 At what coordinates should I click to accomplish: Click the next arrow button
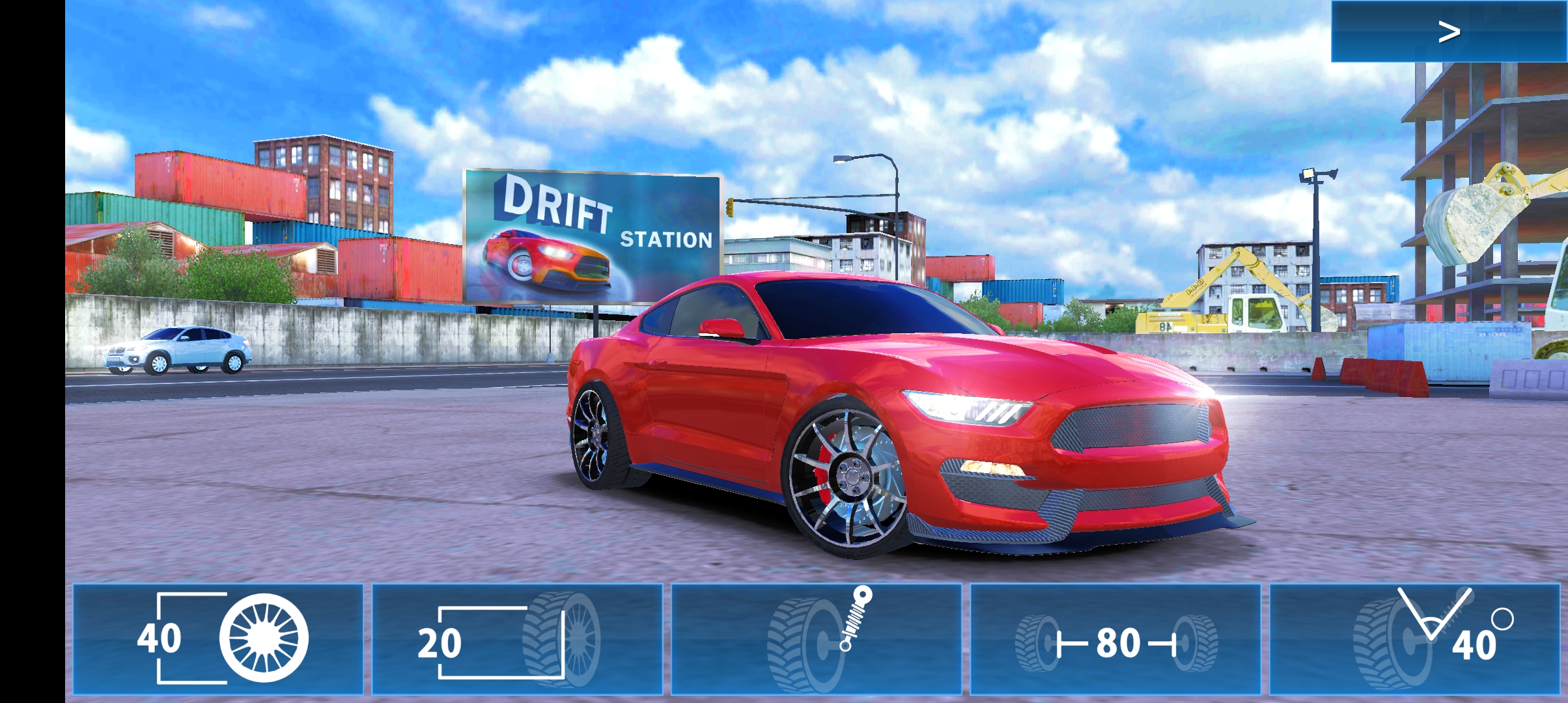(x=1448, y=31)
